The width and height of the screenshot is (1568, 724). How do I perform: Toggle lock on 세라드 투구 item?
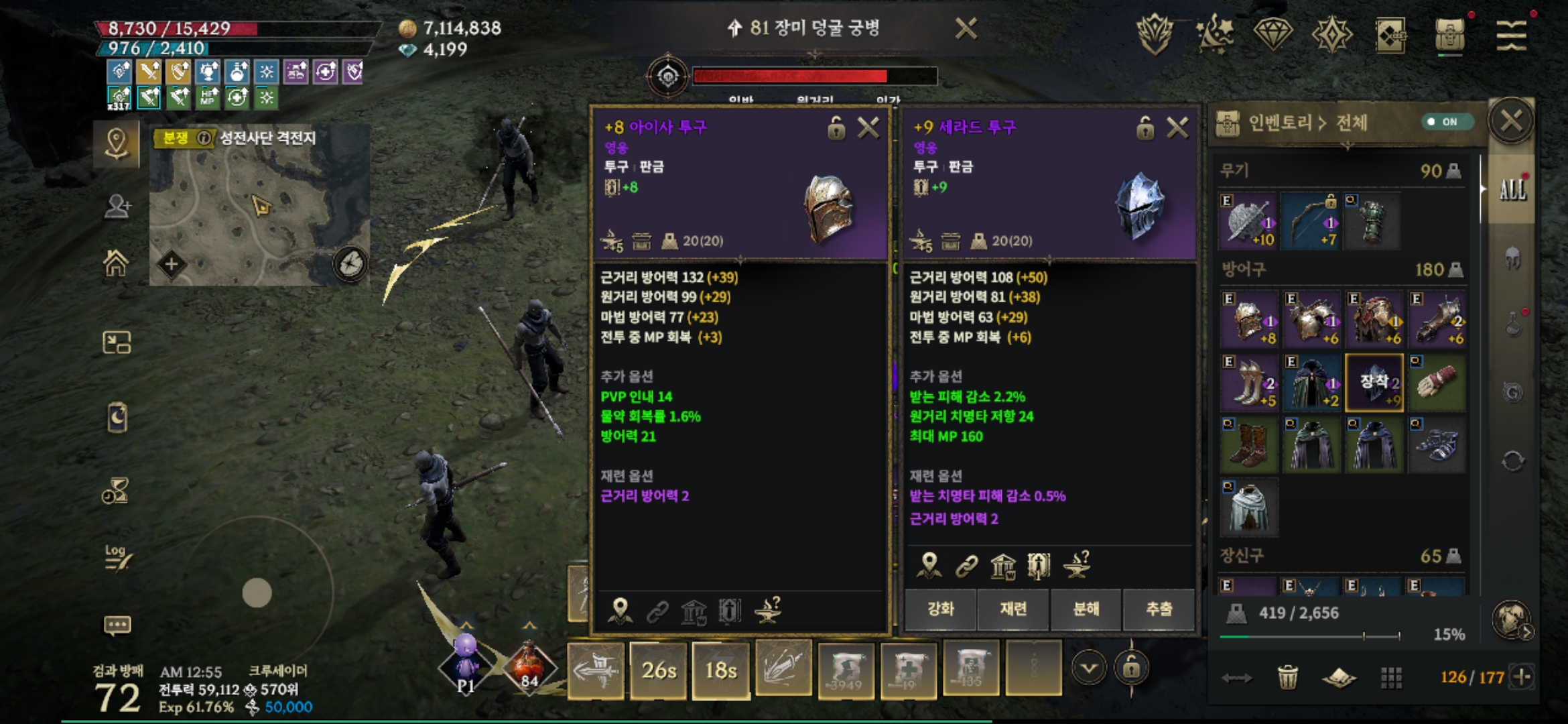(x=1145, y=127)
